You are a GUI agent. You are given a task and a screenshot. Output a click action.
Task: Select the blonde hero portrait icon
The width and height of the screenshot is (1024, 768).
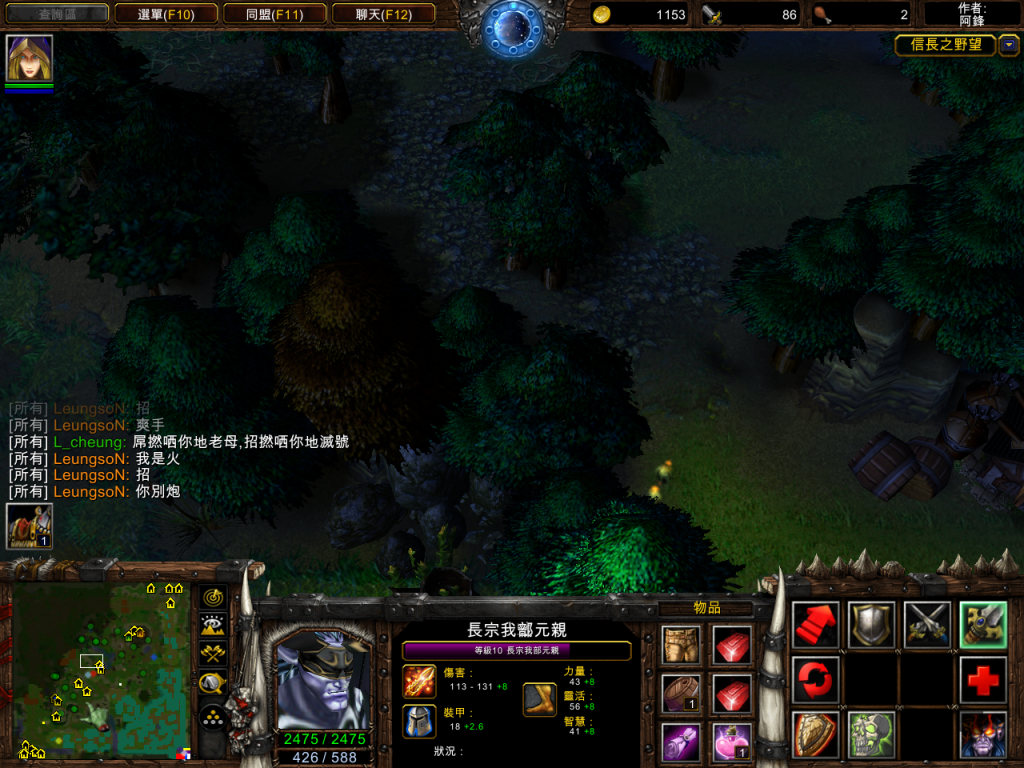[29, 58]
